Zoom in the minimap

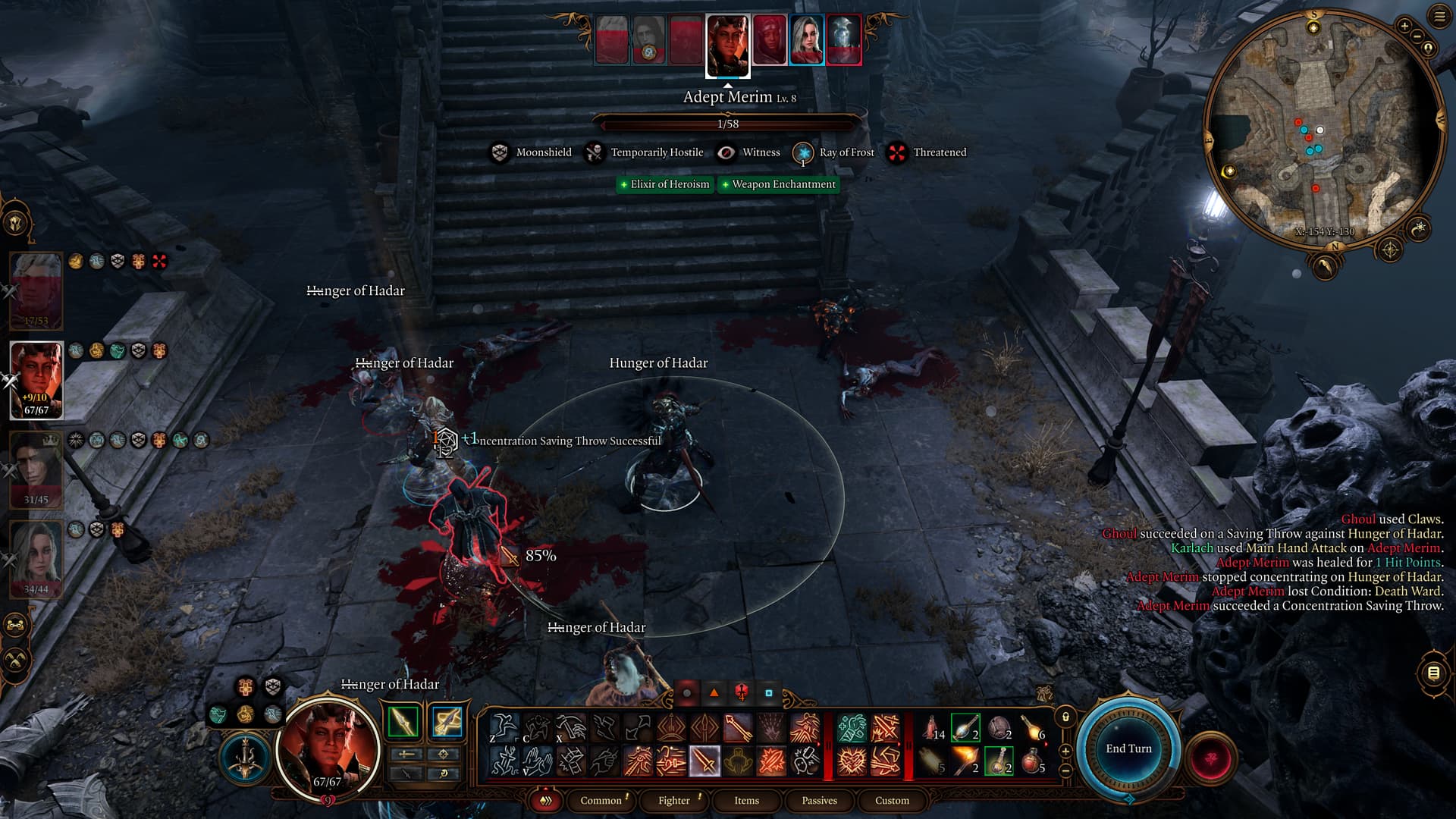coord(1404,27)
